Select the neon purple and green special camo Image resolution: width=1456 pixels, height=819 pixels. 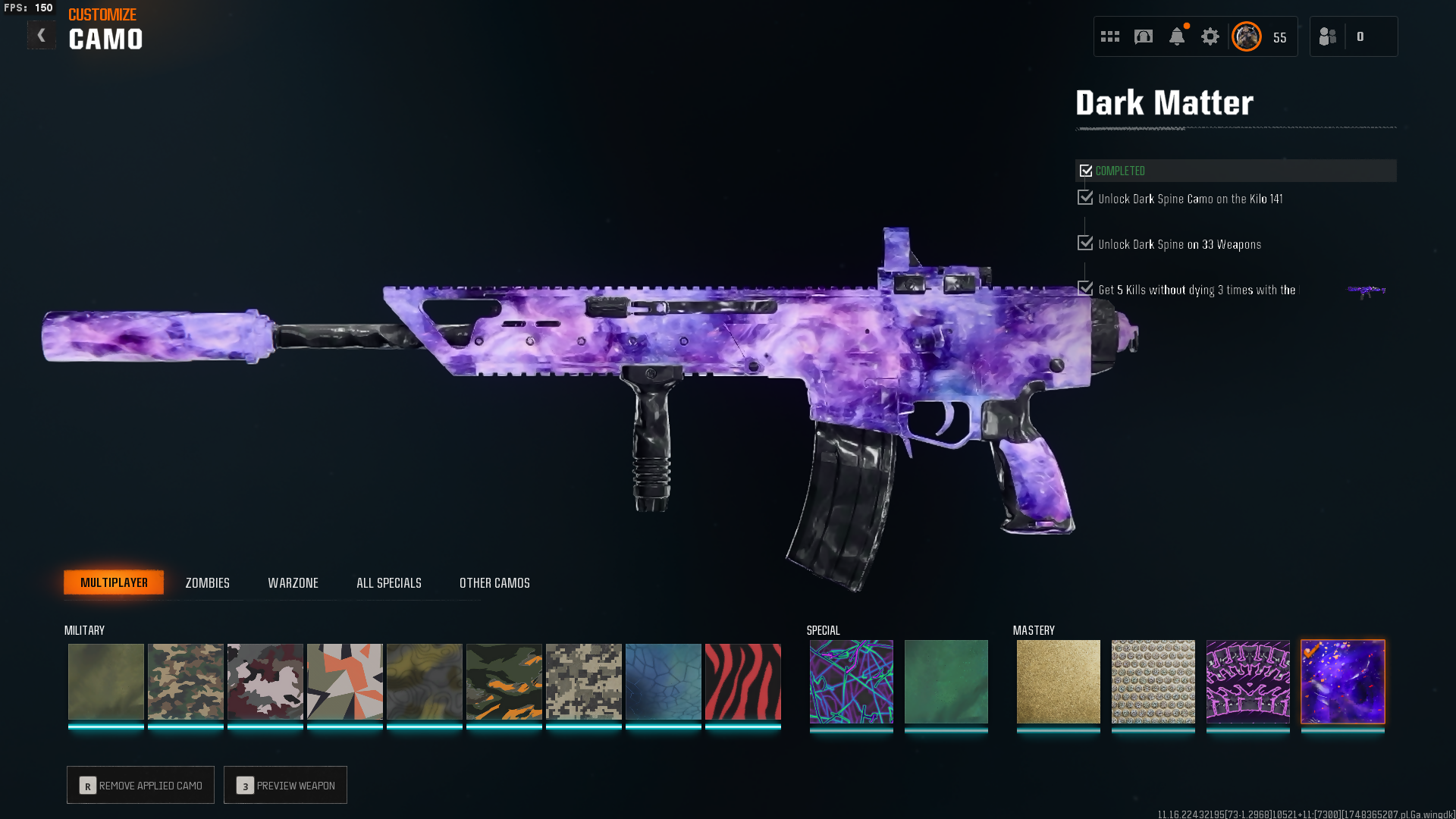pyautogui.click(x=851, y=681)
